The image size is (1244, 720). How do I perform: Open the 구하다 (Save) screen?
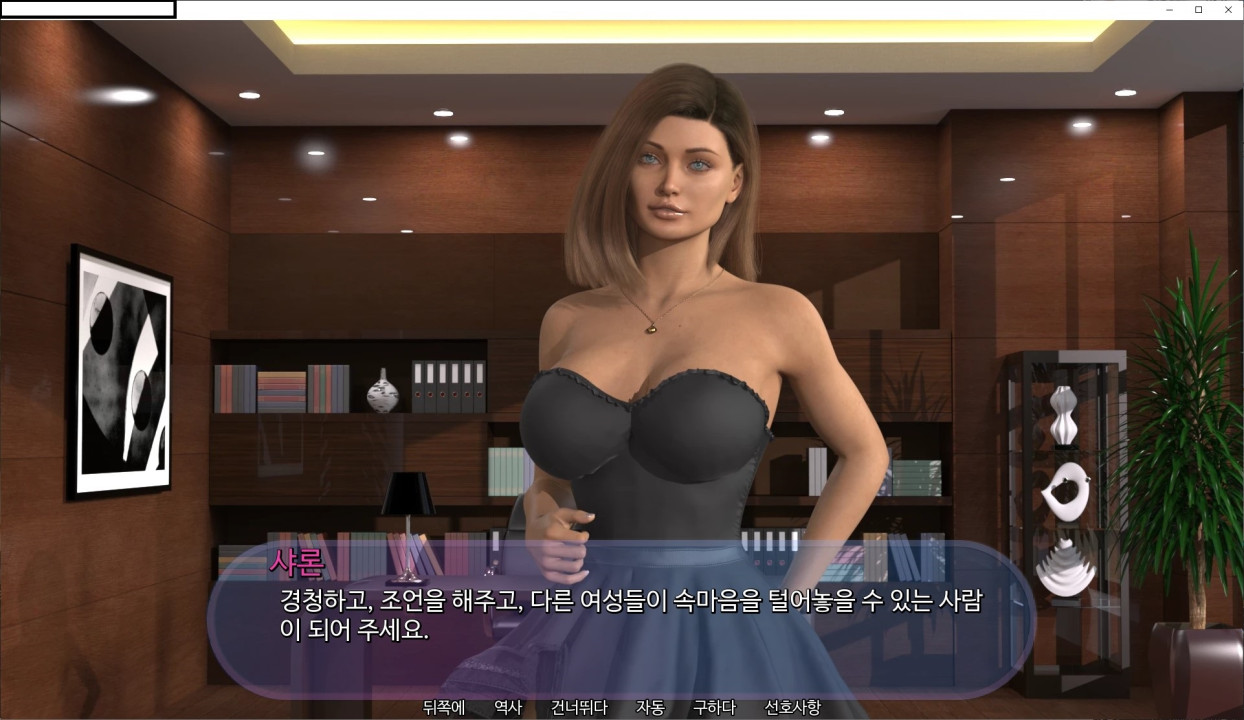[x=714, y=708]
